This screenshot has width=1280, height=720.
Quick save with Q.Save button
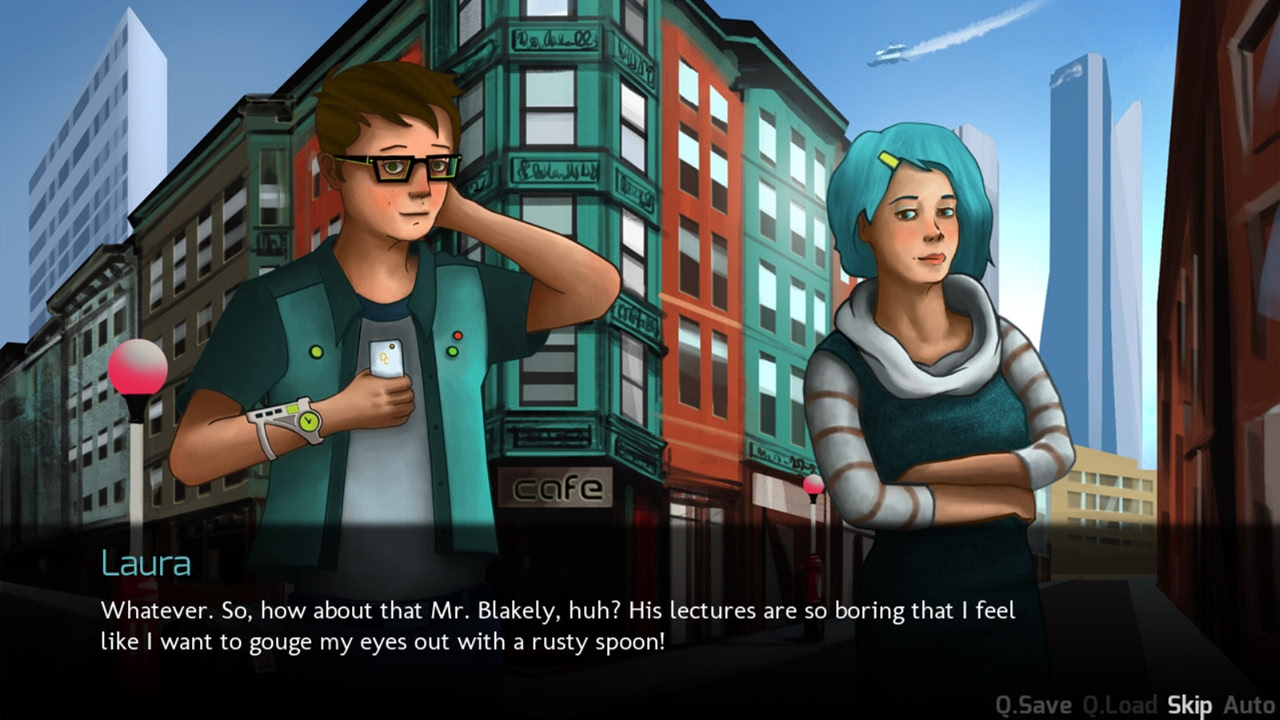[x=1033, y=705]
